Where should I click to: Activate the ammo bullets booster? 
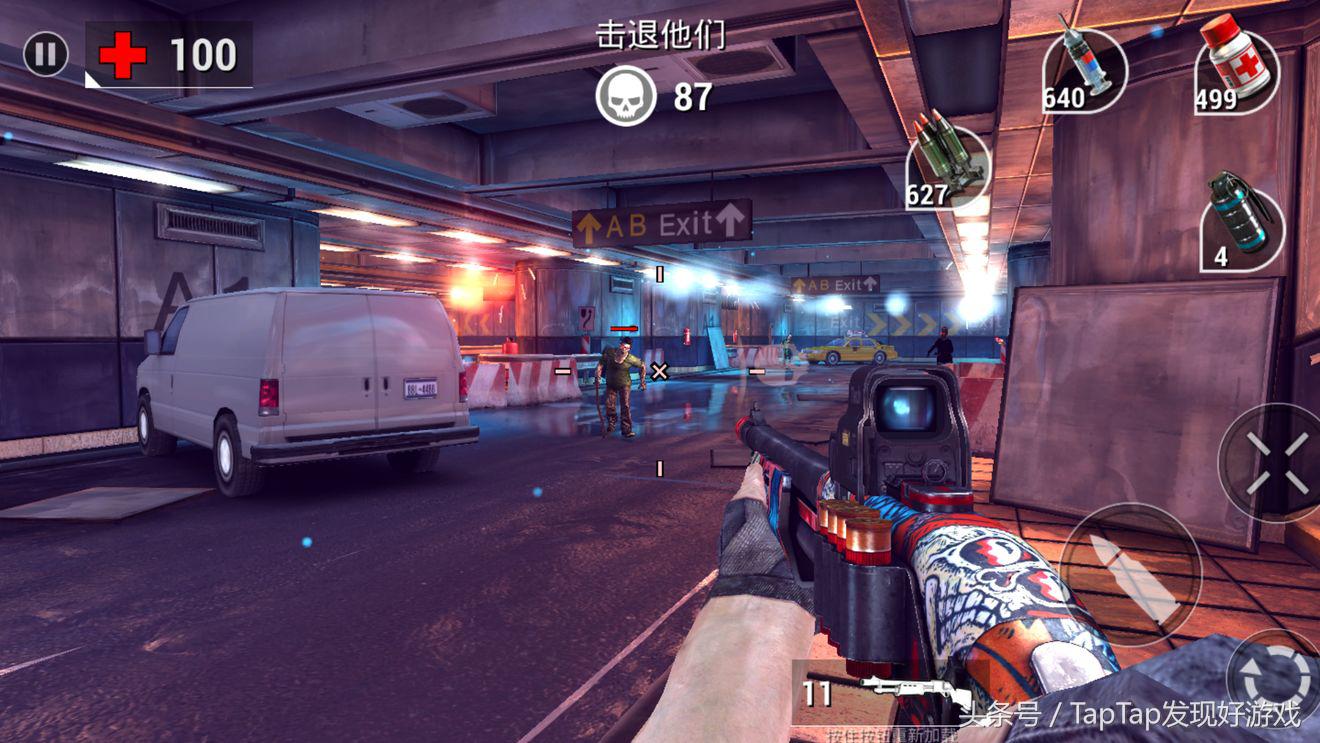pyautogui.click(x=948, y=167)
